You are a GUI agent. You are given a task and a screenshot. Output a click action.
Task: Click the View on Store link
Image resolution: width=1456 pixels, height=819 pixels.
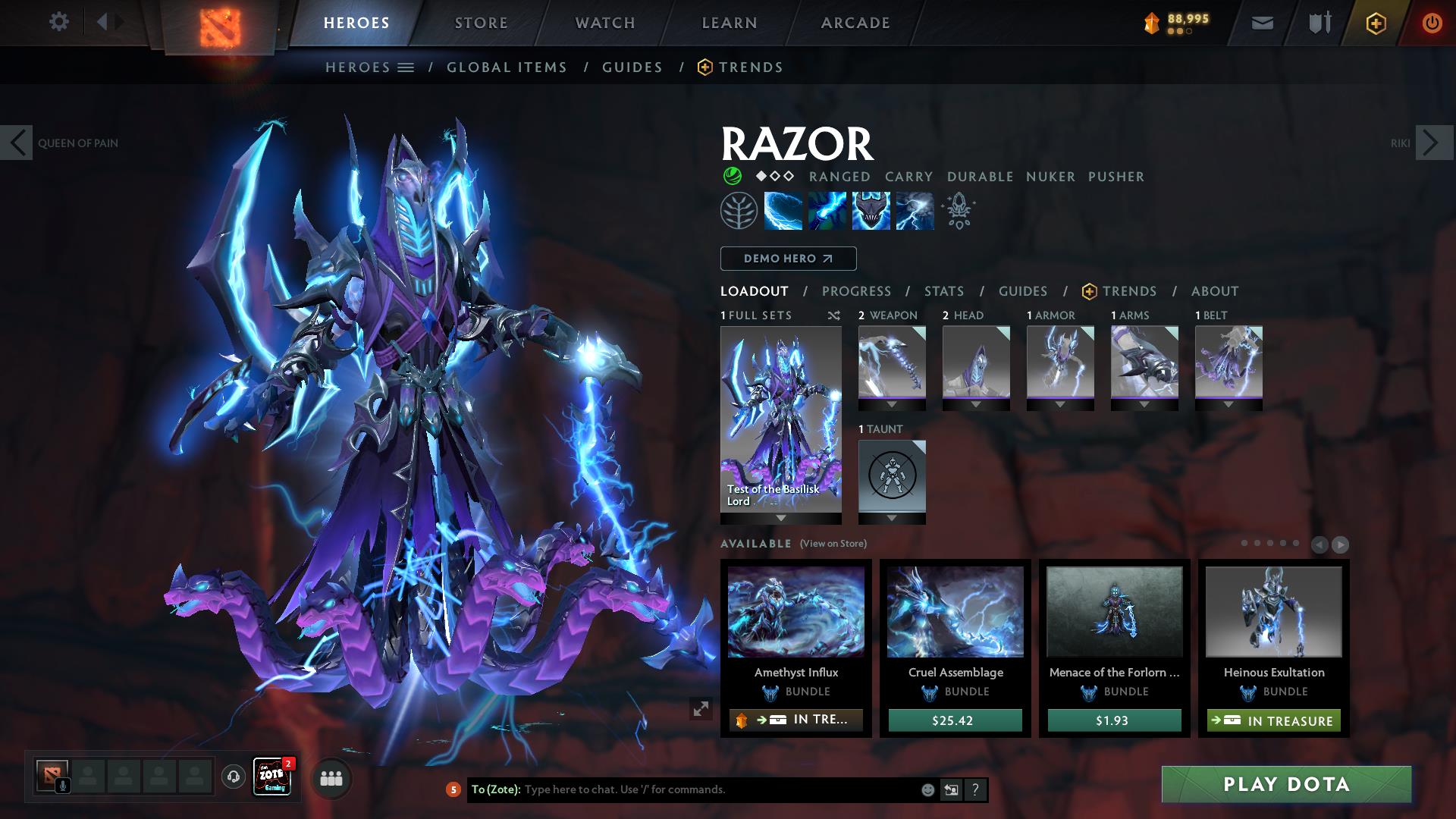832,544
